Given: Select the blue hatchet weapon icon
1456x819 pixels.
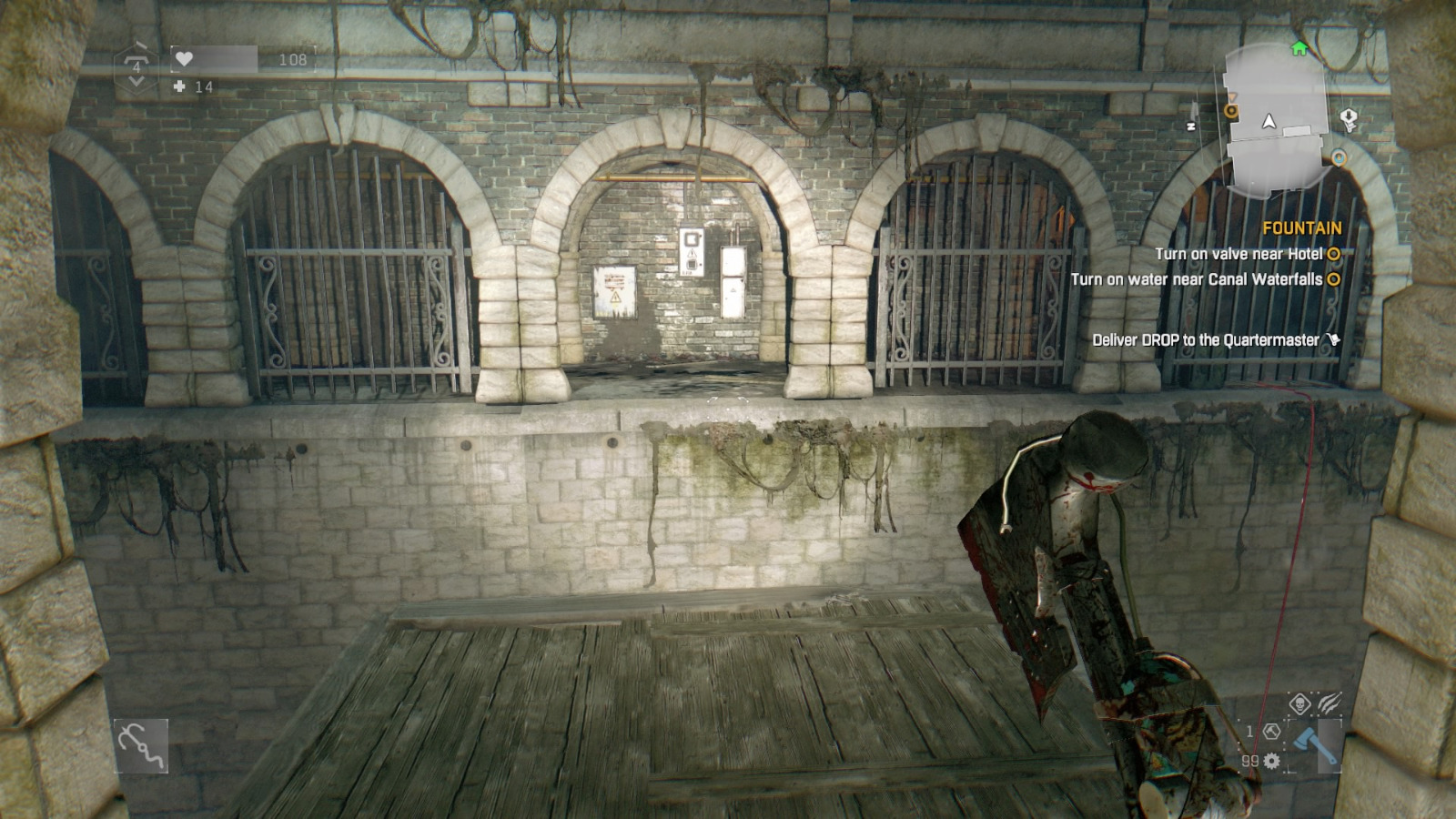Looking at the screenshot, I should coord(1315,746).
